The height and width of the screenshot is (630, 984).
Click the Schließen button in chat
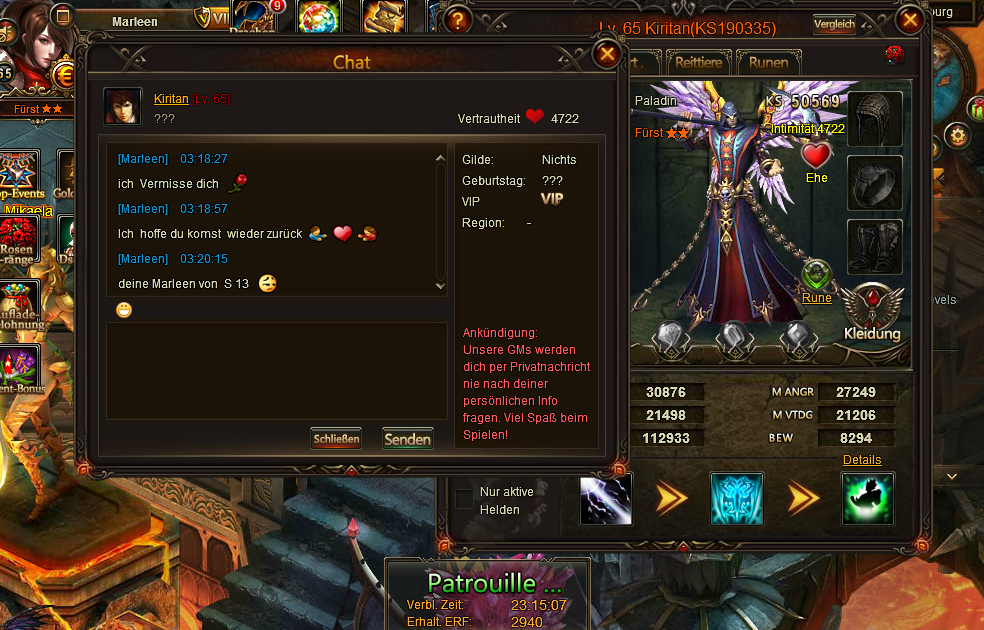coord(335,439)
